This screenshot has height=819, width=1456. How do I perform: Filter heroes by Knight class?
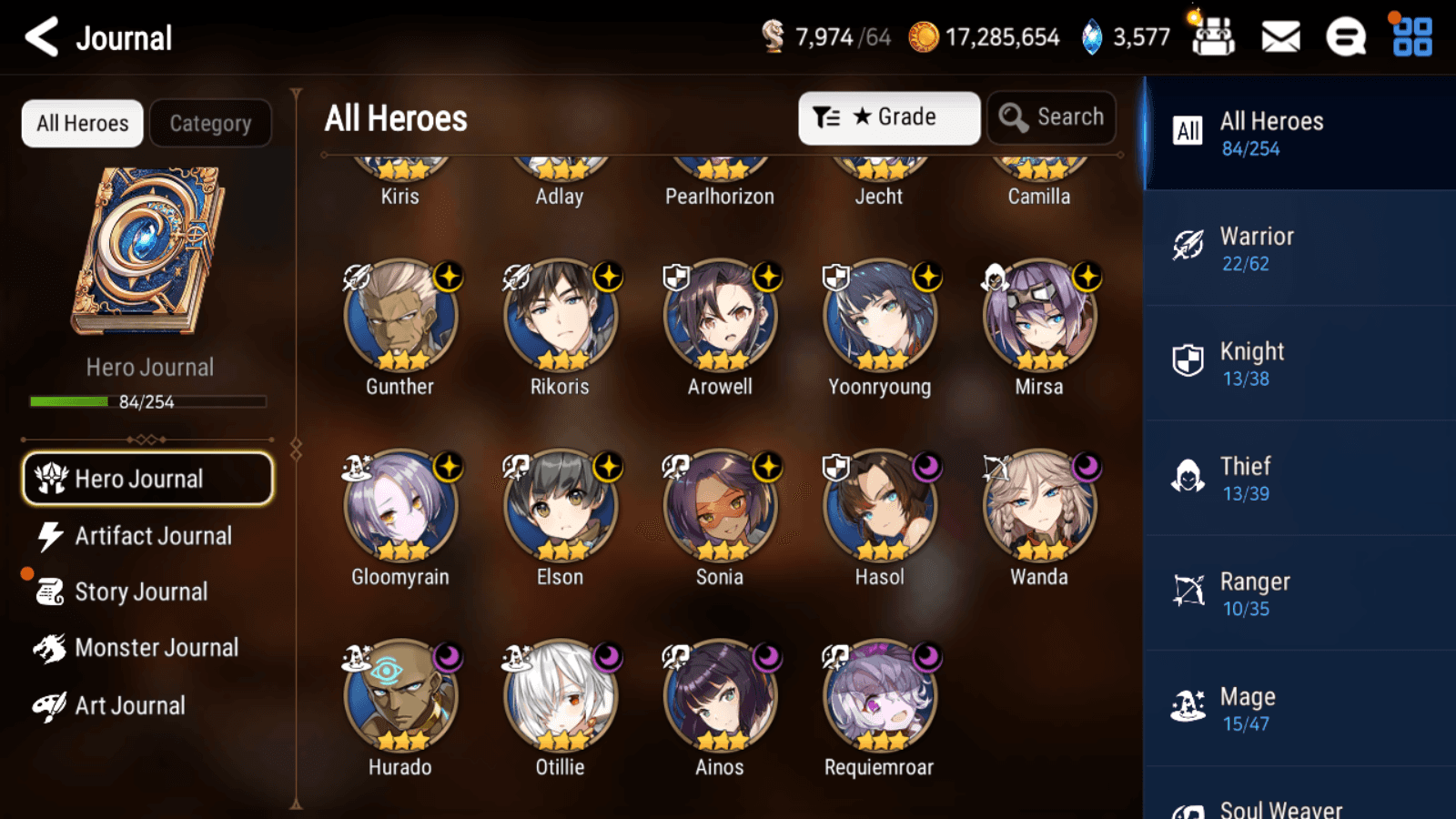click(x=1299, y=363)
